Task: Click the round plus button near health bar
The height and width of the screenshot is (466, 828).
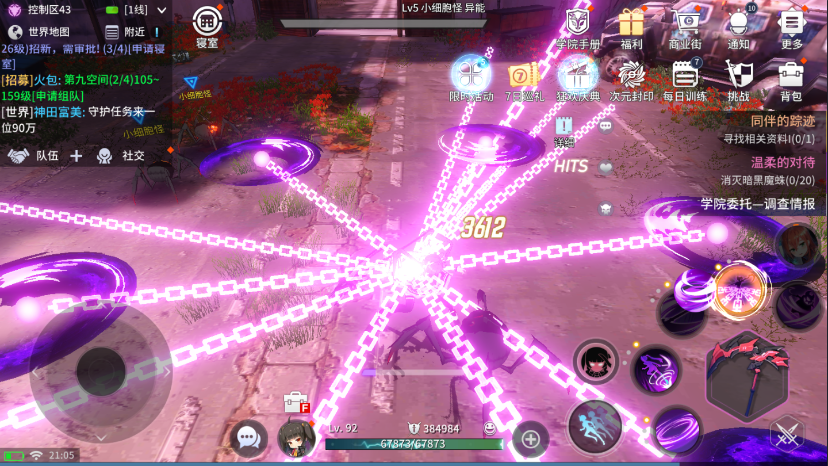Action: click(x=530, y=437)
